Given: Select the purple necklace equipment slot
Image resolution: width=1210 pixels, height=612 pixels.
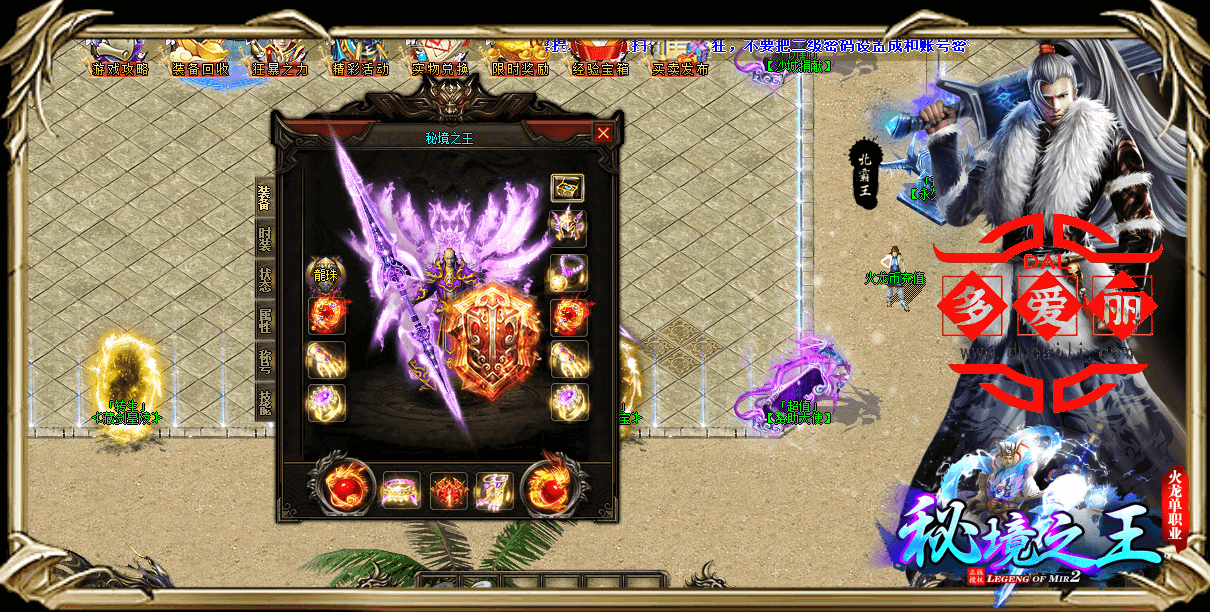Looking at the screenshot, I should click(x=569, y=272).
